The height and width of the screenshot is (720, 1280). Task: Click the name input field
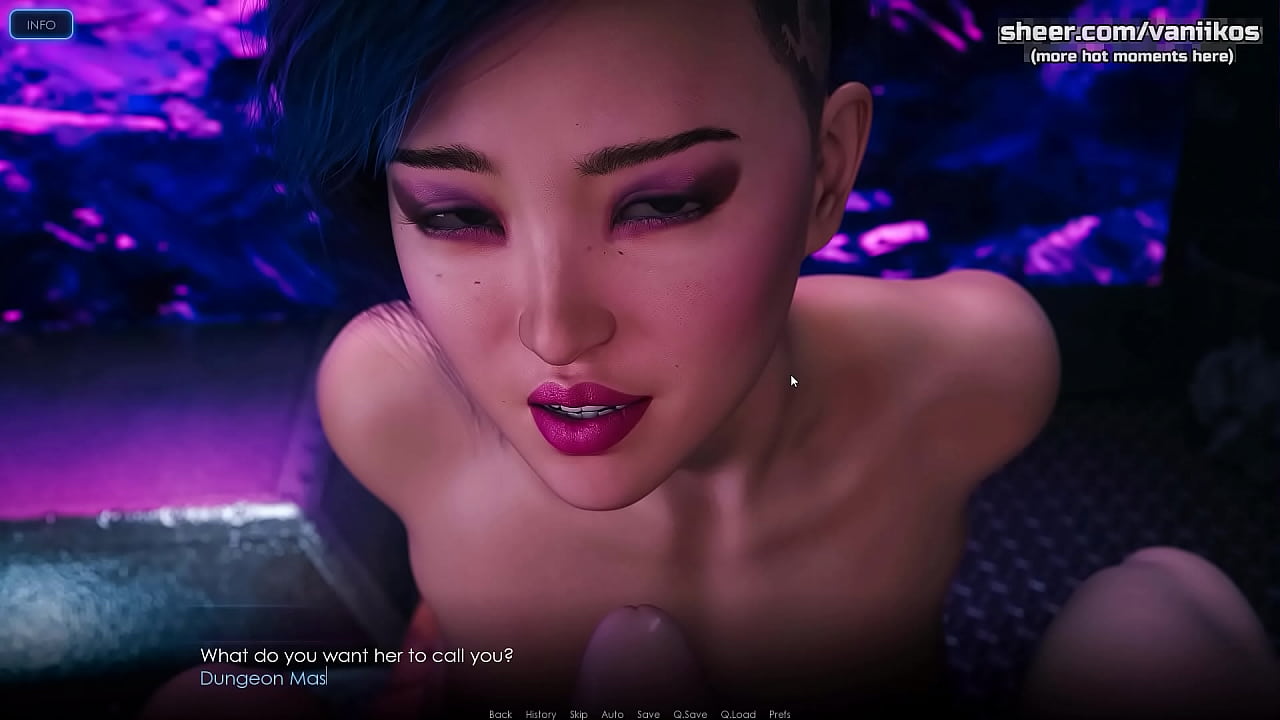[x=300, y=678]
